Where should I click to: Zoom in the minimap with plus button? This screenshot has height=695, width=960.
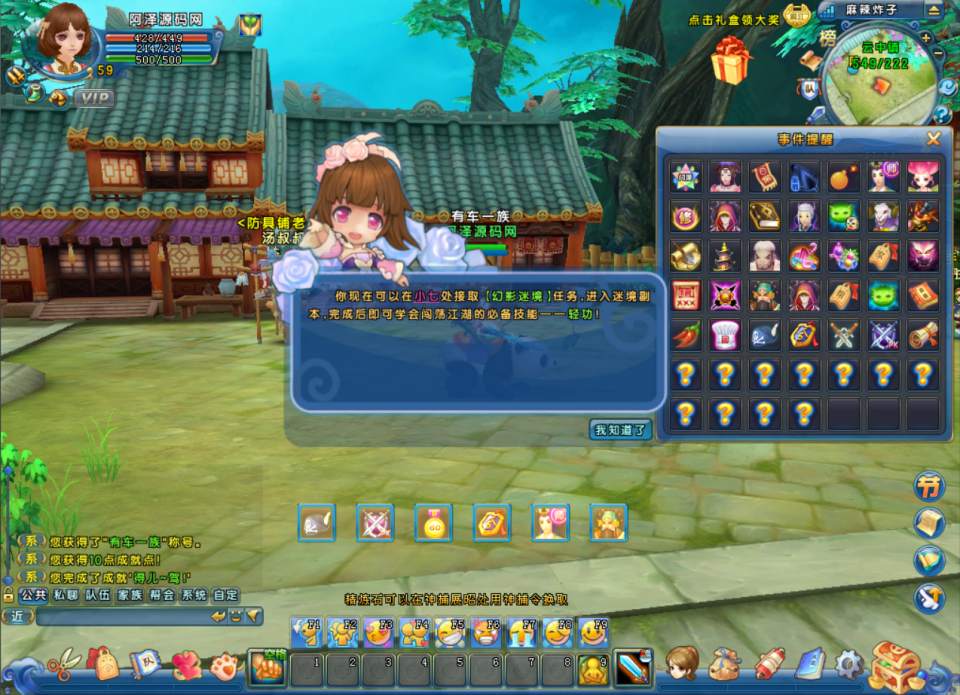[926, 37]
